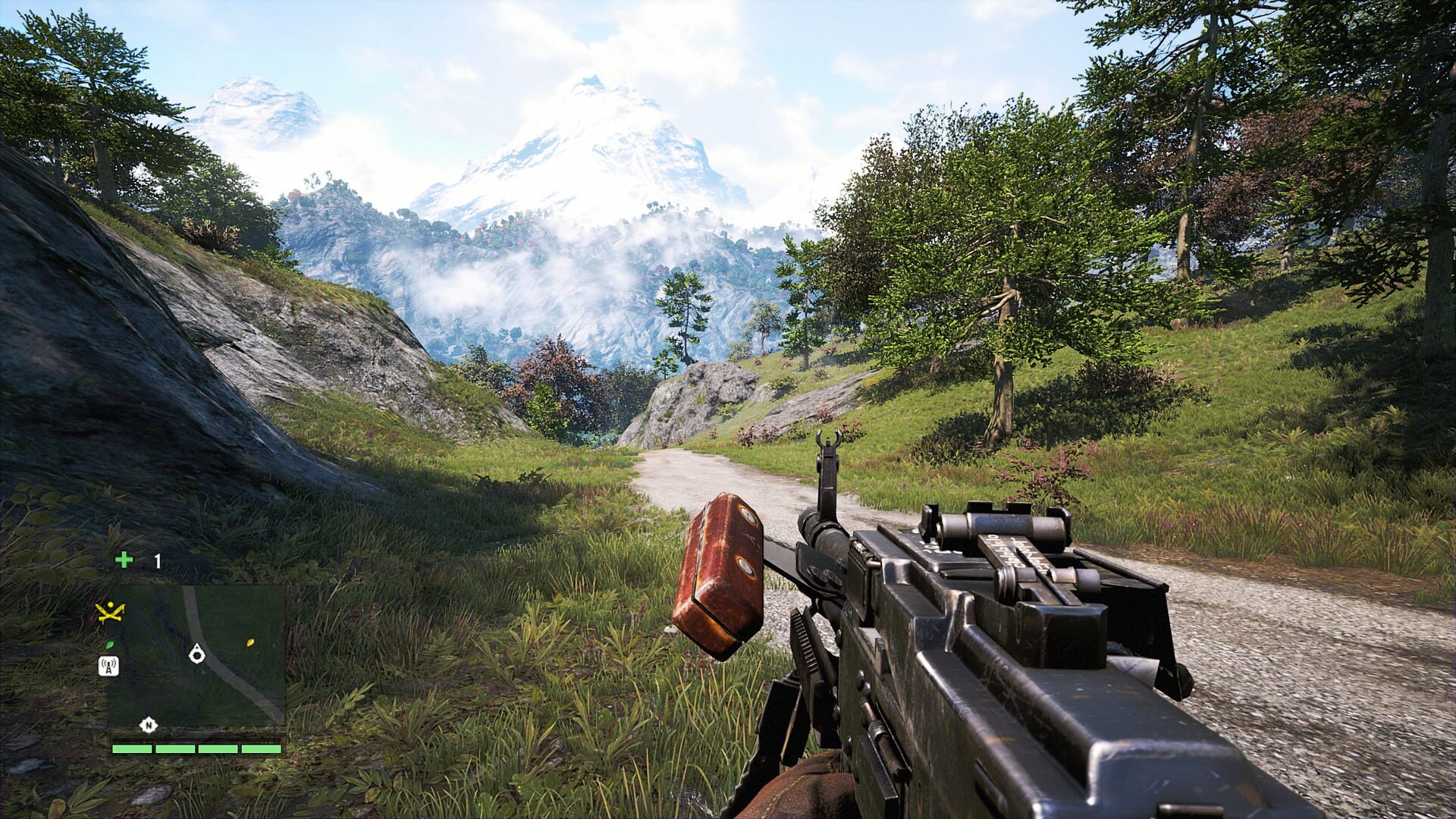The image size is (1456, 819).
Task: Select the player position arrow on the minimap
Action: coord(197,654)
